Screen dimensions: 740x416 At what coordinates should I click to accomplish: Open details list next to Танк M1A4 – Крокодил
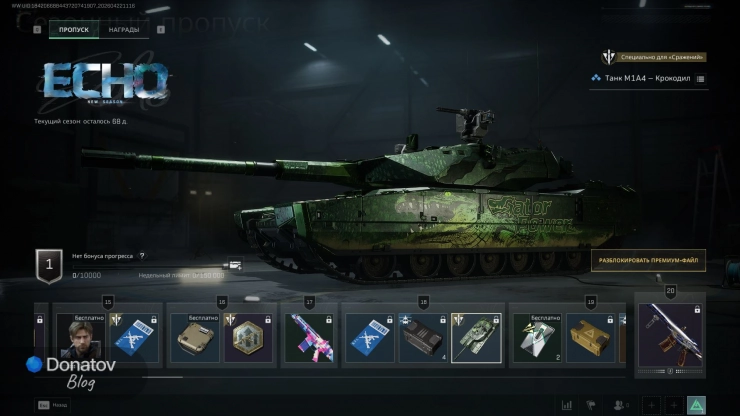coord(700,78)
